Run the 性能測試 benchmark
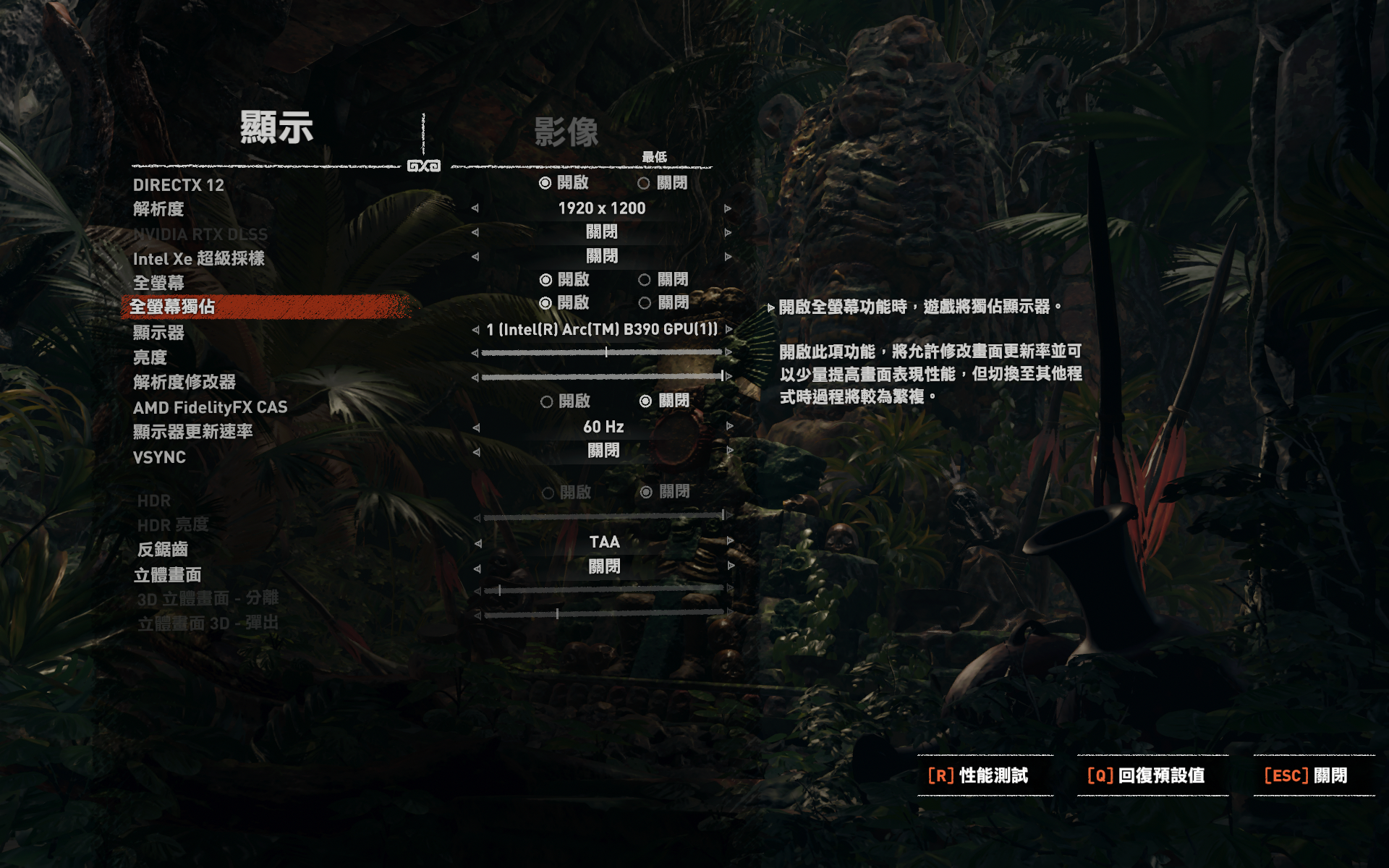This screenshot has width=1389, height=868. click(978, 775)
